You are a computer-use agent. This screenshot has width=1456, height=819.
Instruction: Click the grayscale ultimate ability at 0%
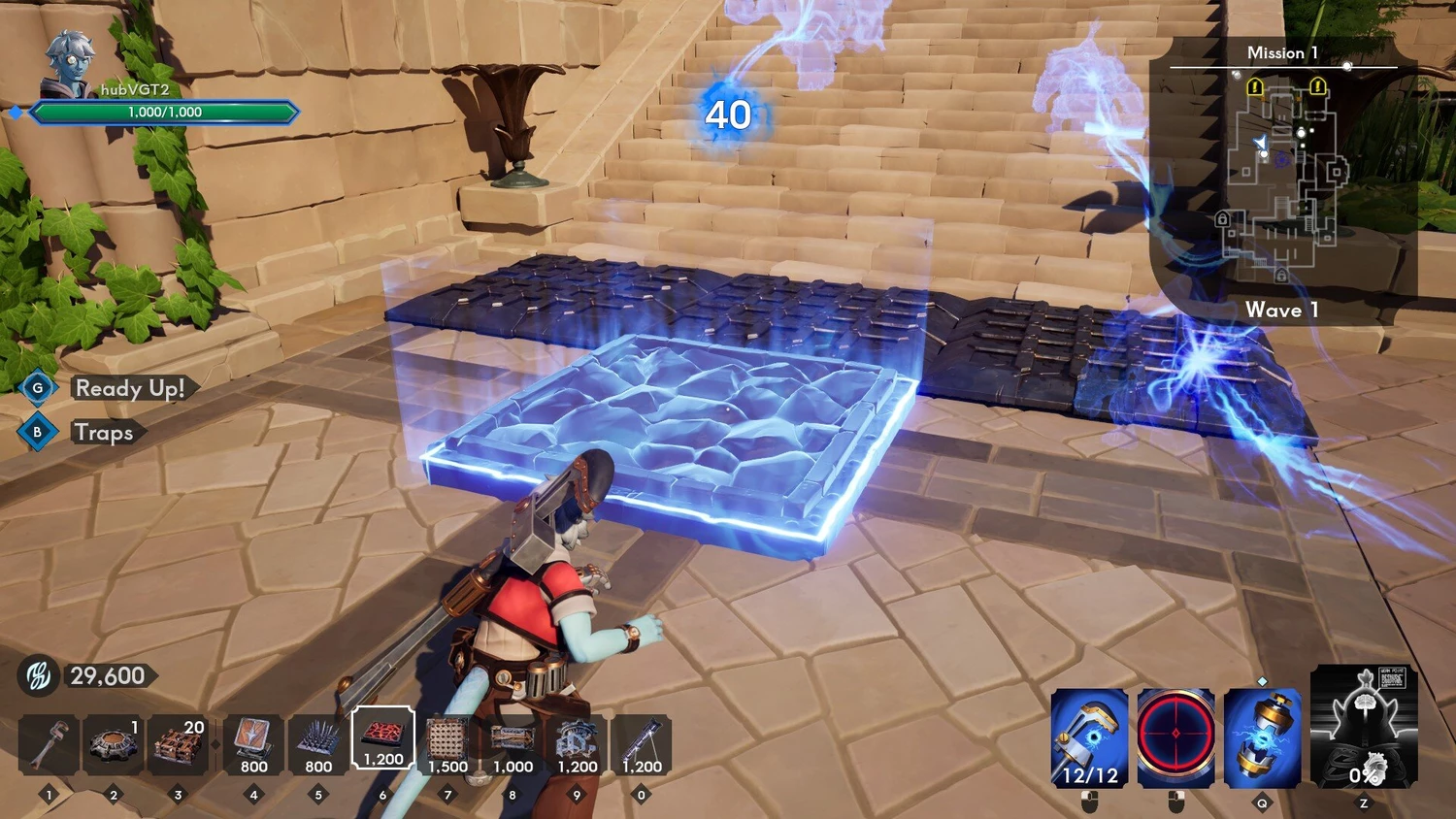pos(1364,726)
